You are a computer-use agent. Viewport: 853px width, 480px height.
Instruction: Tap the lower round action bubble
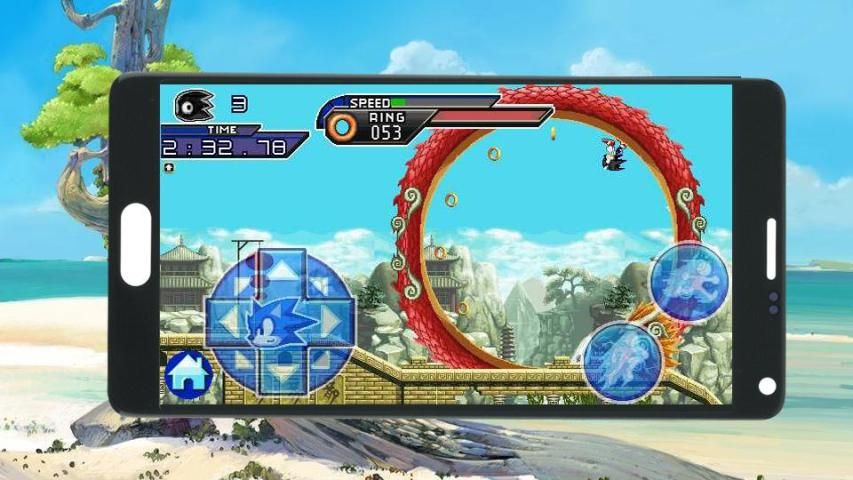click(622, 358)
